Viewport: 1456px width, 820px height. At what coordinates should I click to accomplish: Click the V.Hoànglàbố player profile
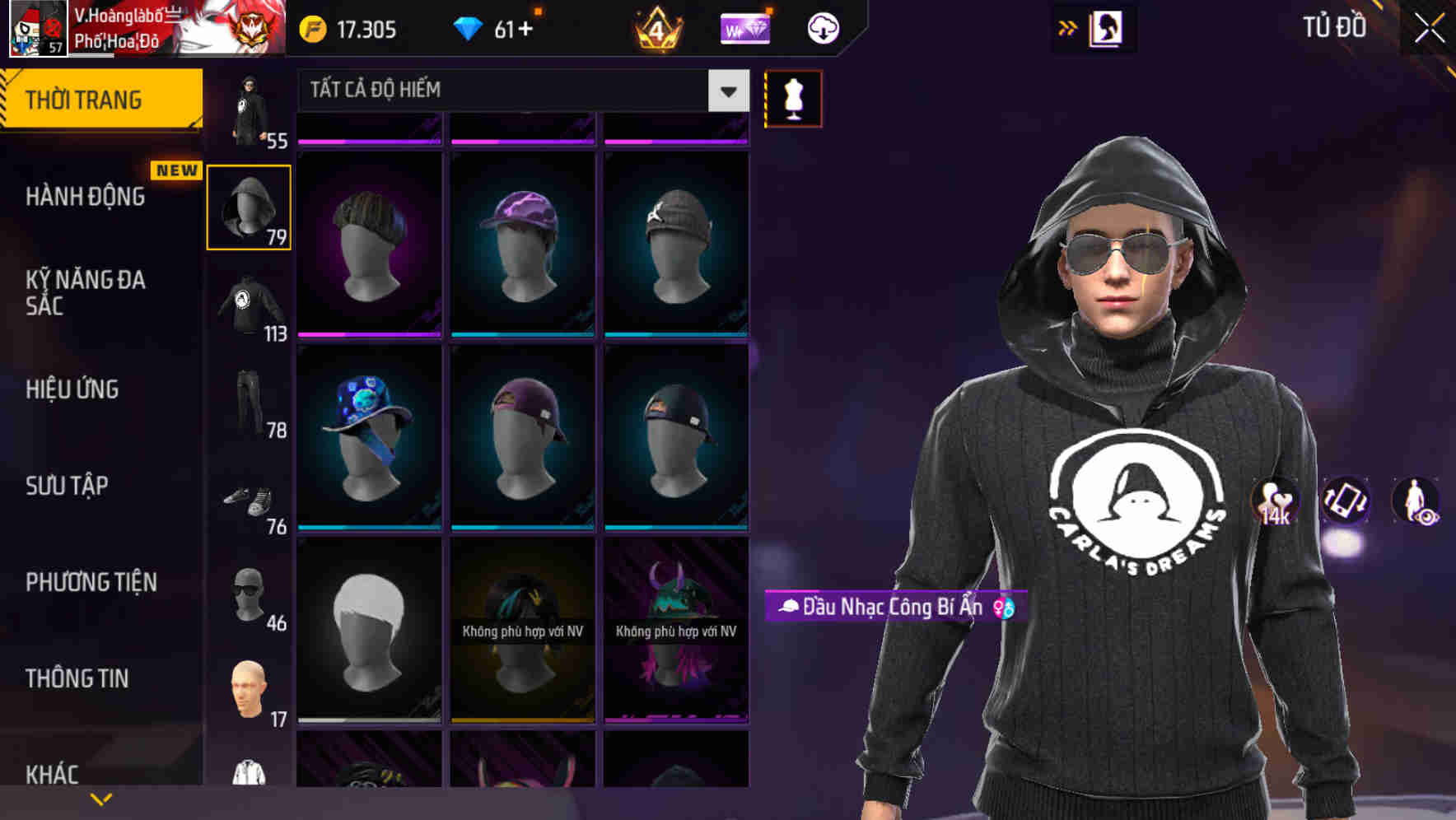coord(124,27)
